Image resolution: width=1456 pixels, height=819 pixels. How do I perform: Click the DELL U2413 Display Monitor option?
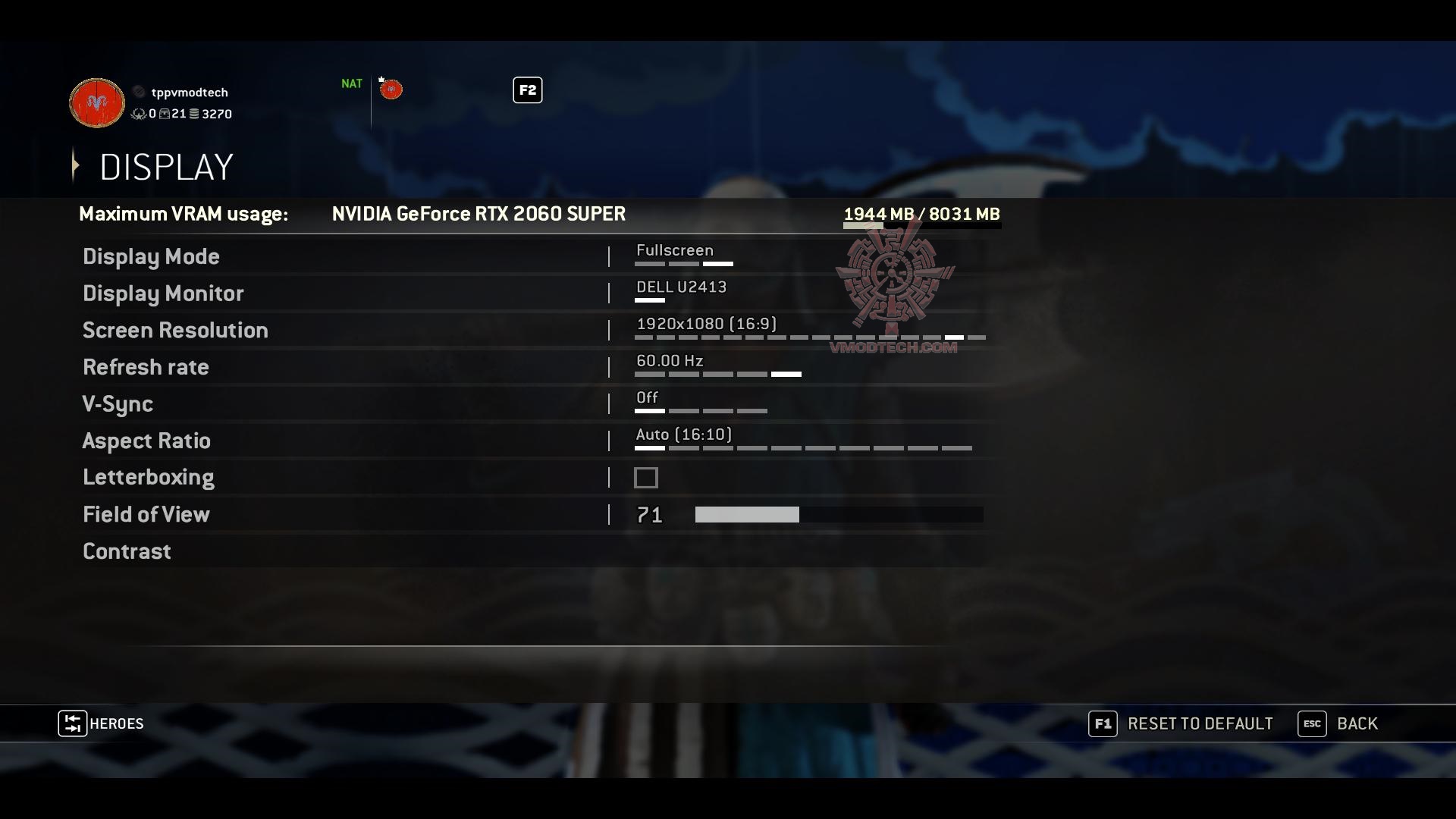coord(680,287)
